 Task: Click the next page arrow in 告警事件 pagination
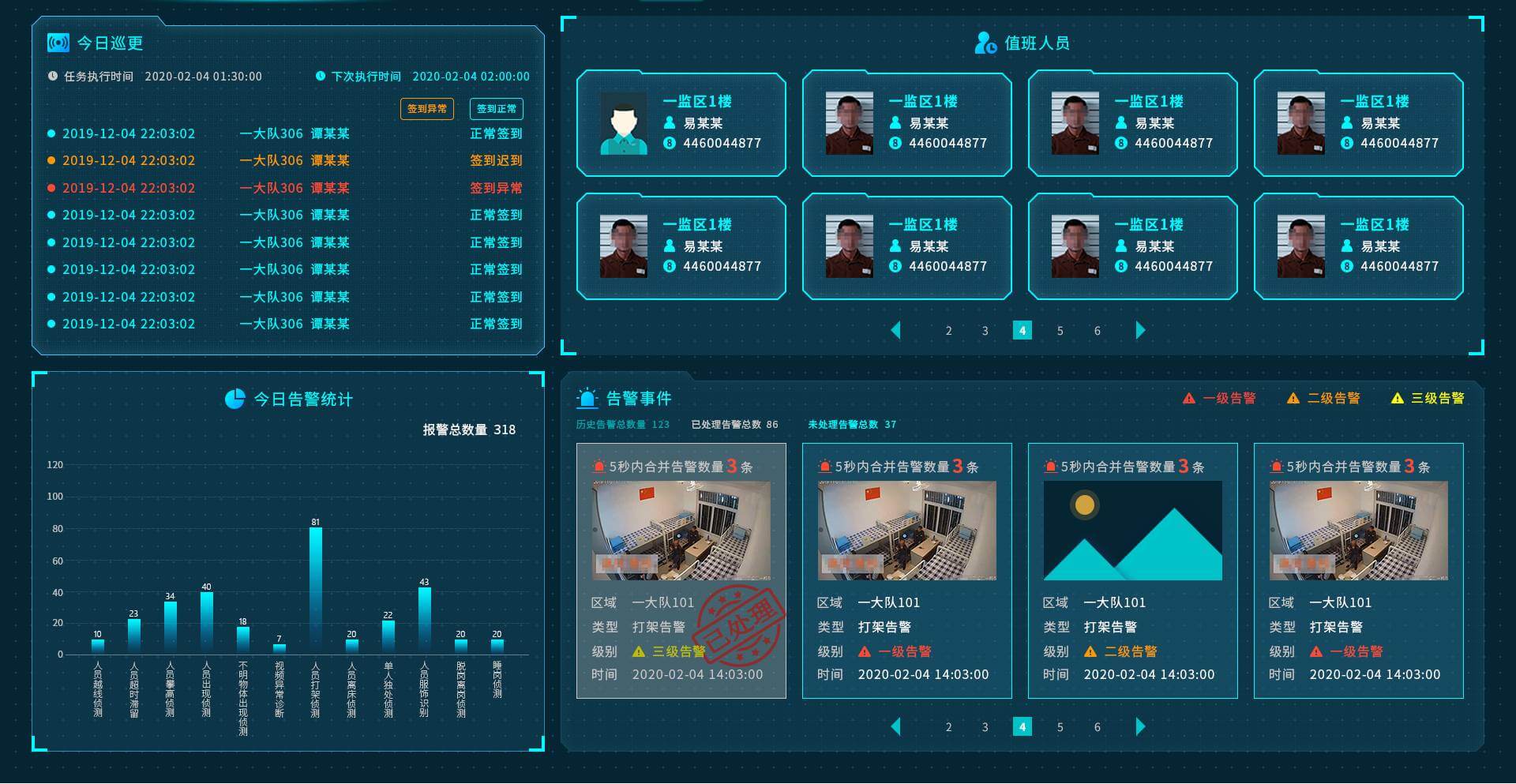1140,726
